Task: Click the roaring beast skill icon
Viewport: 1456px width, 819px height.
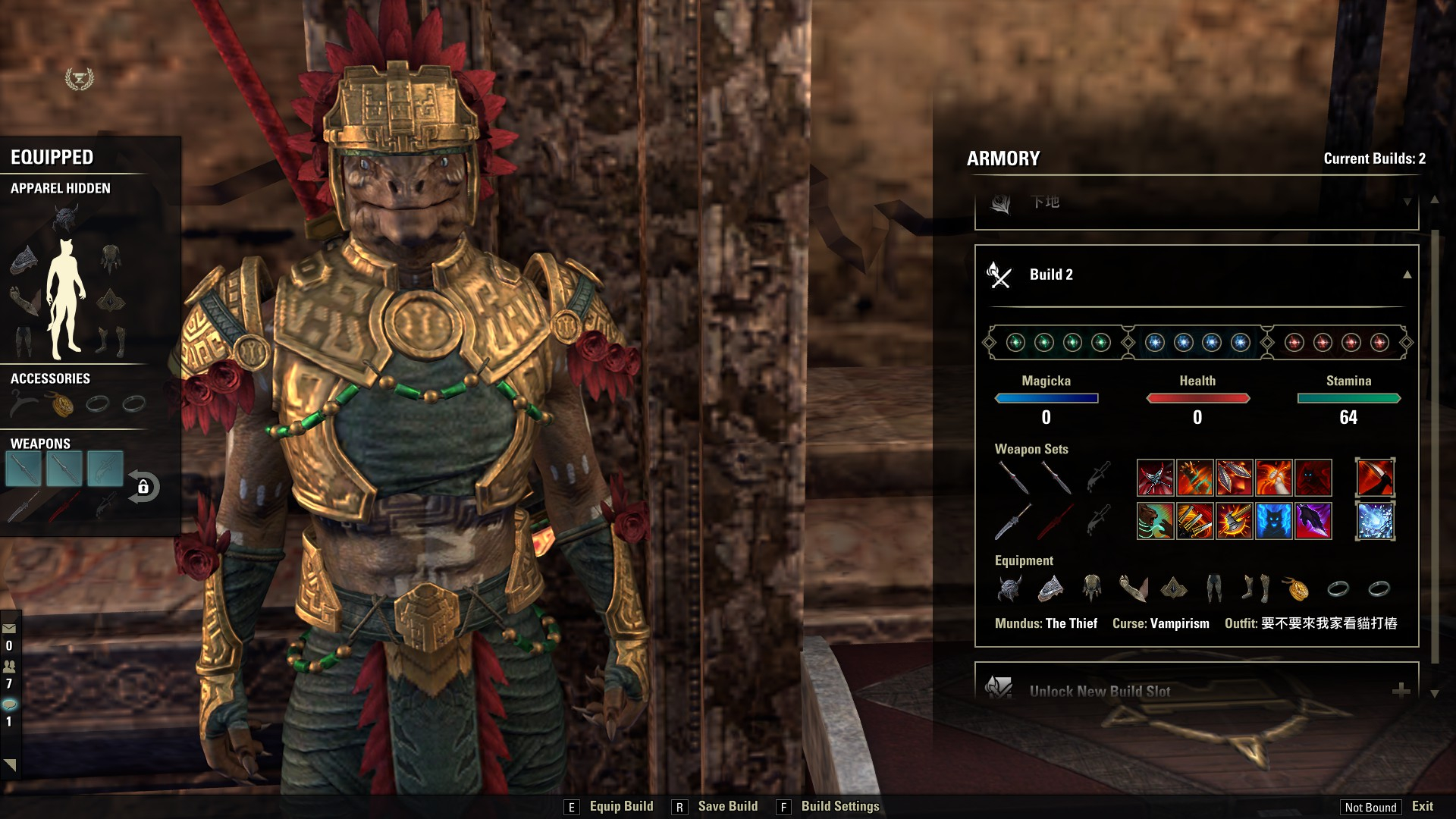Action: (1155, 521)
